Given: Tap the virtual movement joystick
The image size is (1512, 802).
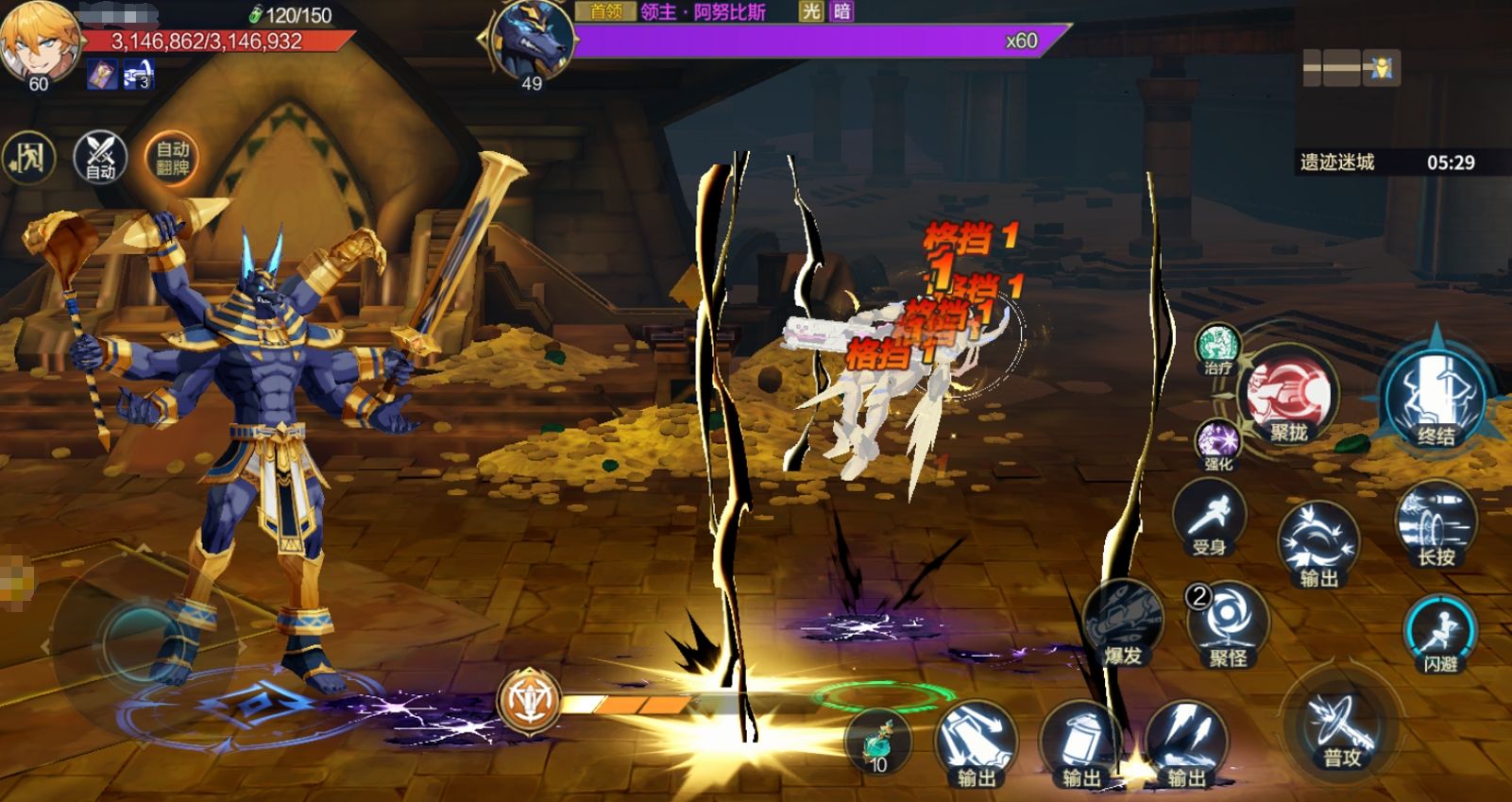Looking at the screenshot, I should point(137,642).
